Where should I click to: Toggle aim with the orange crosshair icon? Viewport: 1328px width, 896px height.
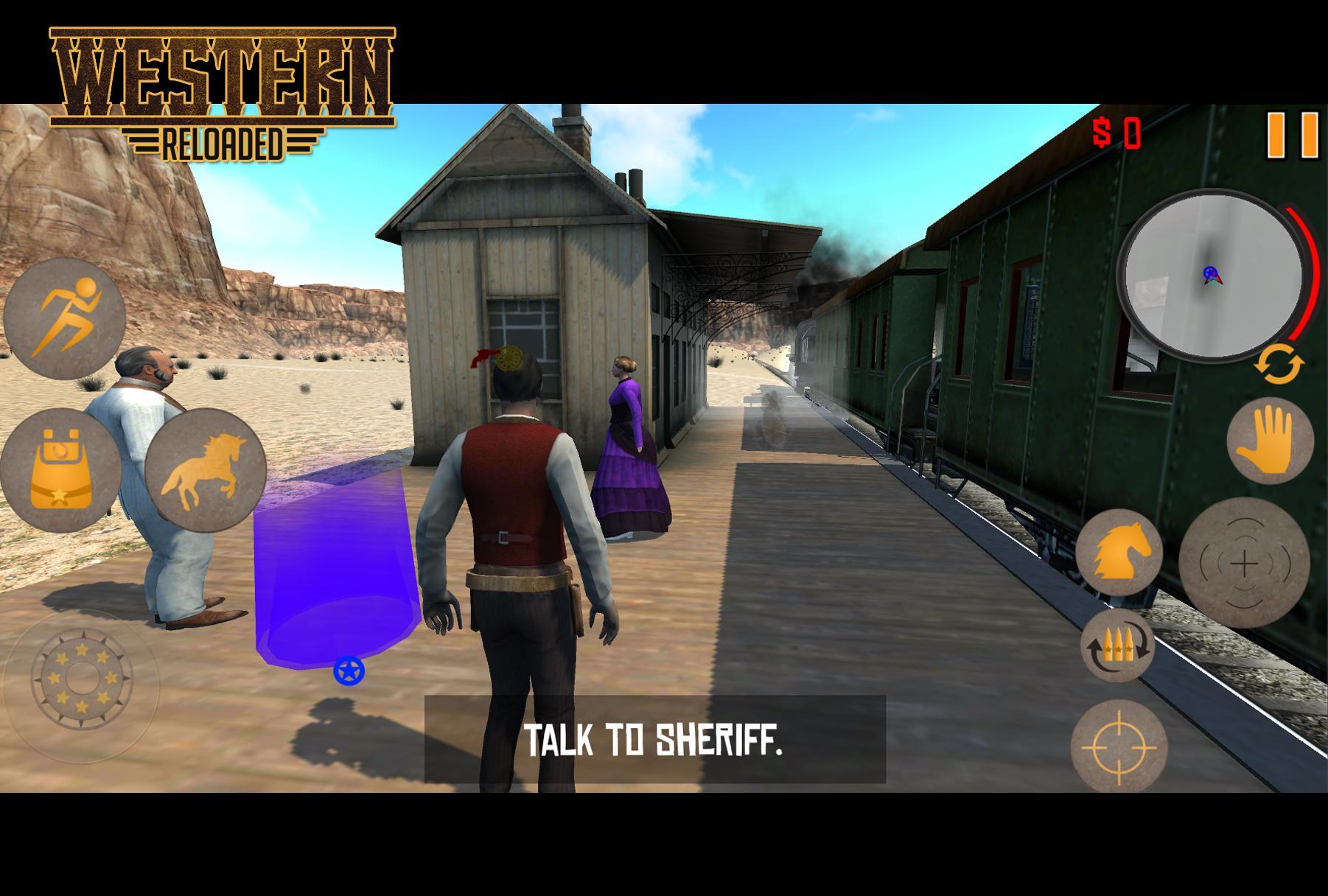[x=1119, y=746]
